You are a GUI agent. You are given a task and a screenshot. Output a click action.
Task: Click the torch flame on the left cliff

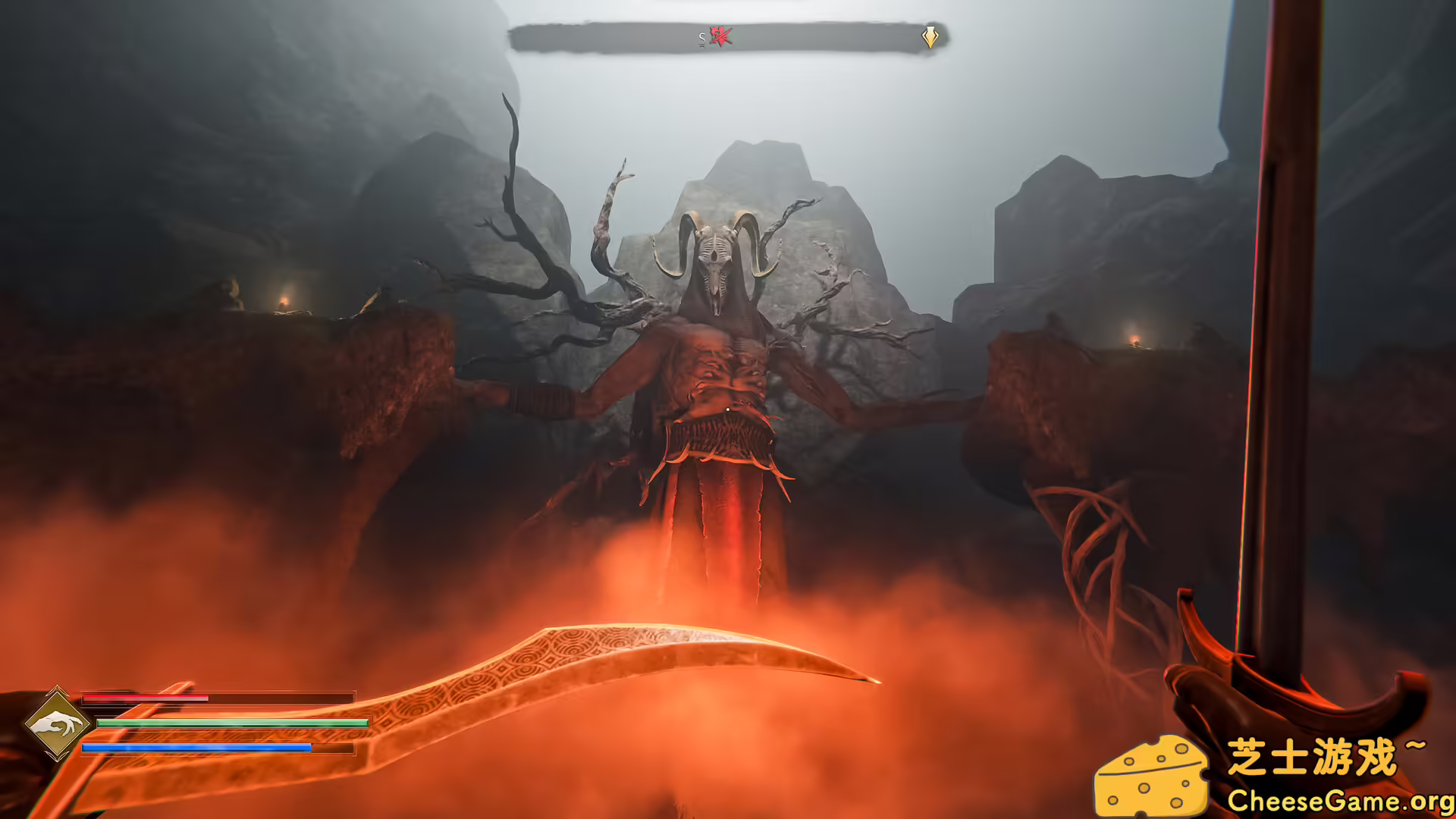[283, 302]
